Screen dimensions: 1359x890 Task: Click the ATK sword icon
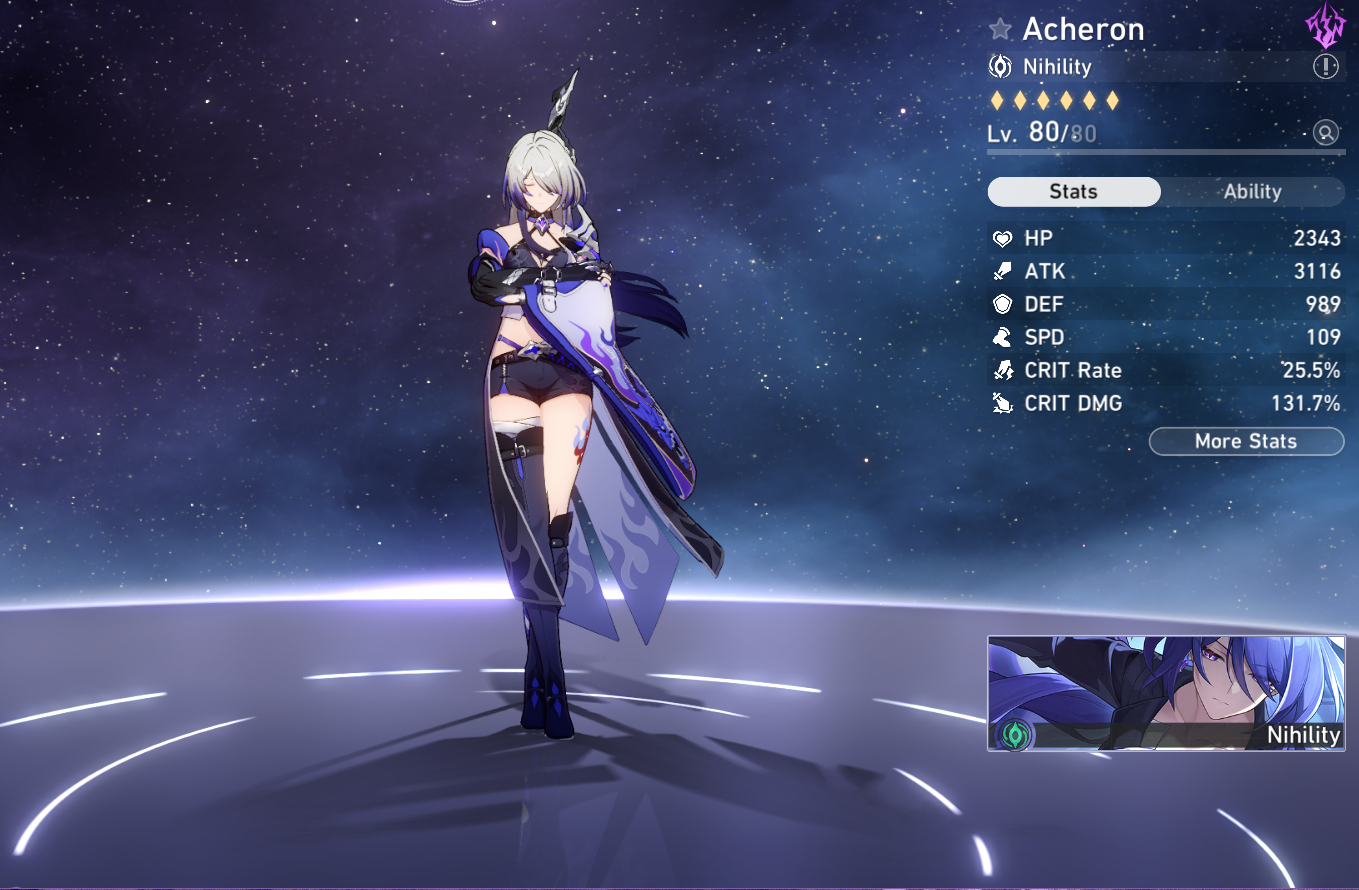(x=1001, y=271)
